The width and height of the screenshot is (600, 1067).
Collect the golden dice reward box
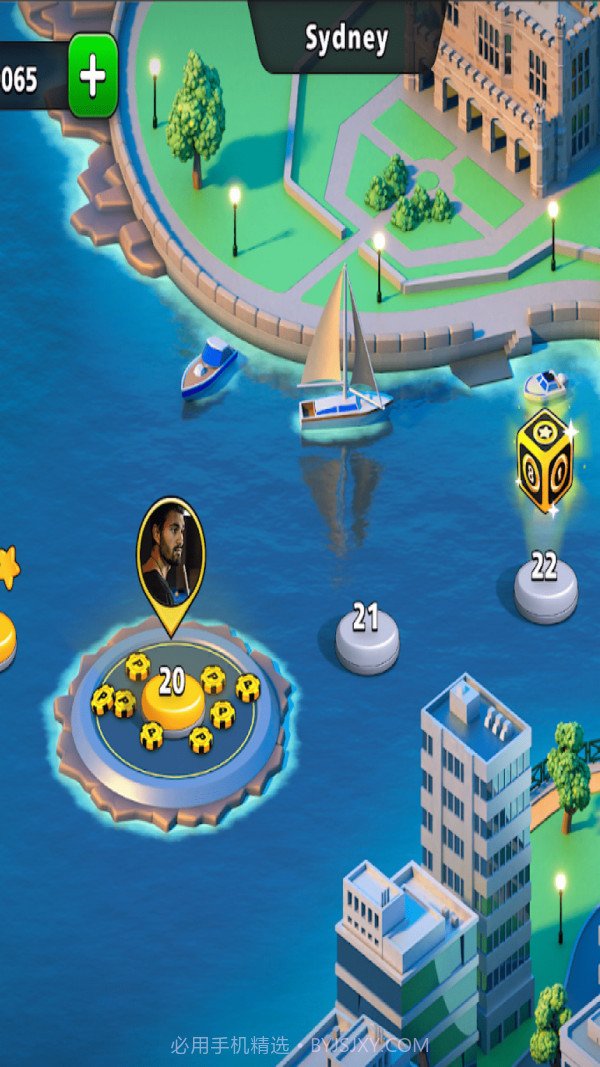(545, 461)
